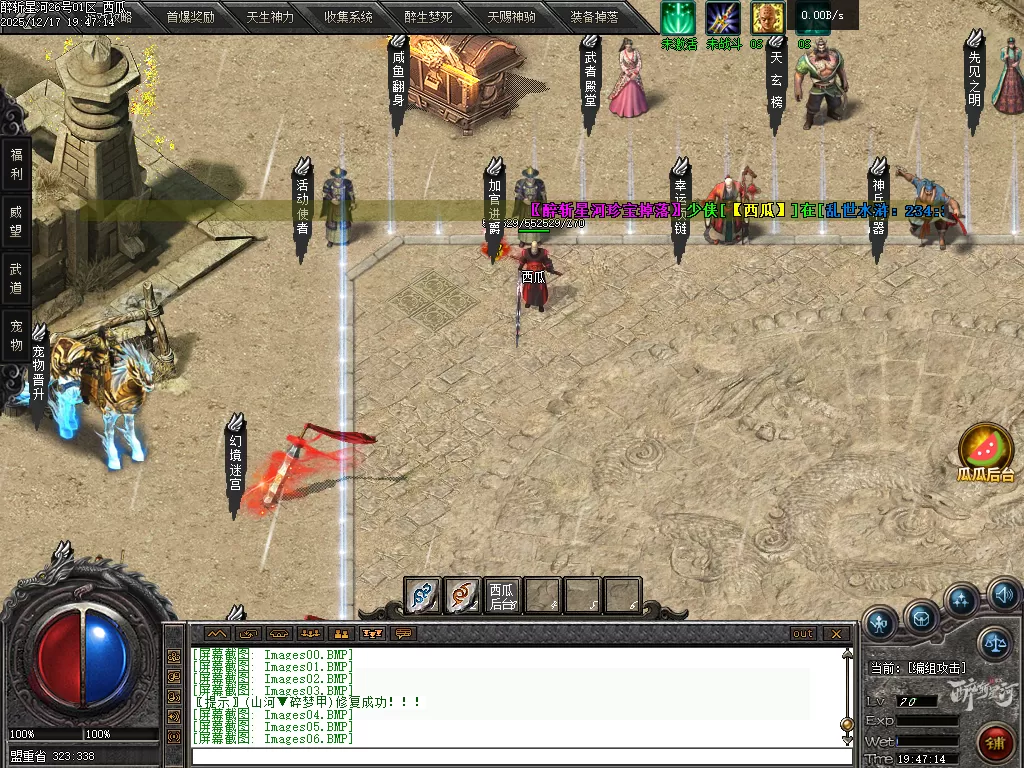Select the 收集系统 menu entry
Screen dimensions: 1024x768
pyautogui.click(x=348, y=17)
